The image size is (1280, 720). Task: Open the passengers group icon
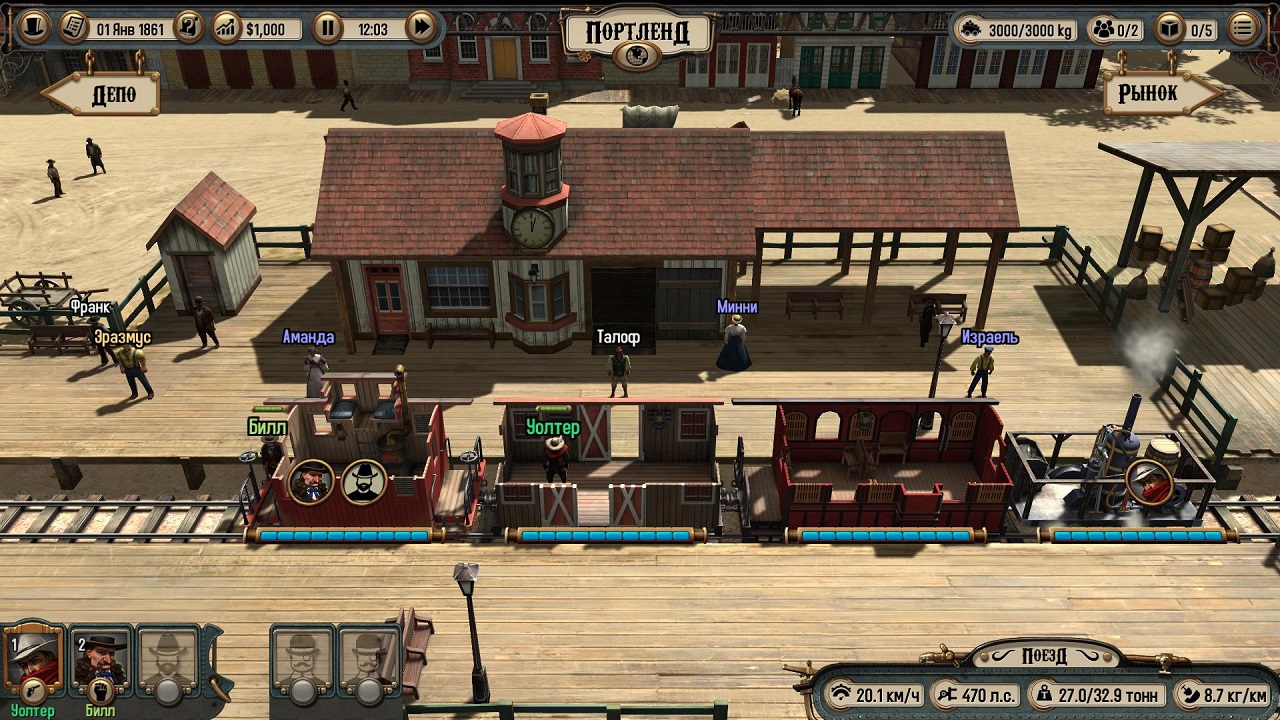point(1104,29)
